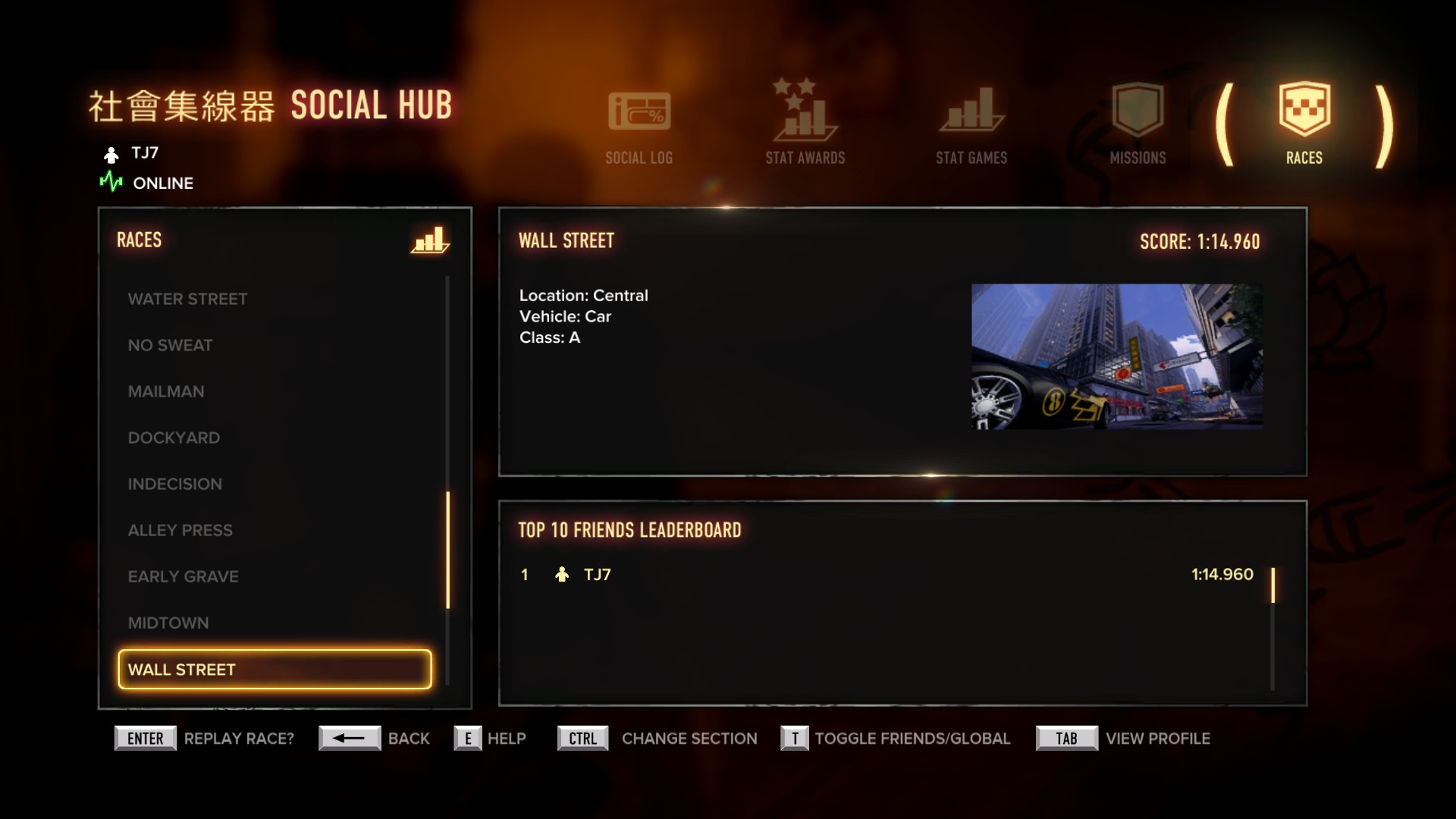This screenshot has width=1456, height=819.
Task: Open the Dockyard race
Action: (174, 438)
